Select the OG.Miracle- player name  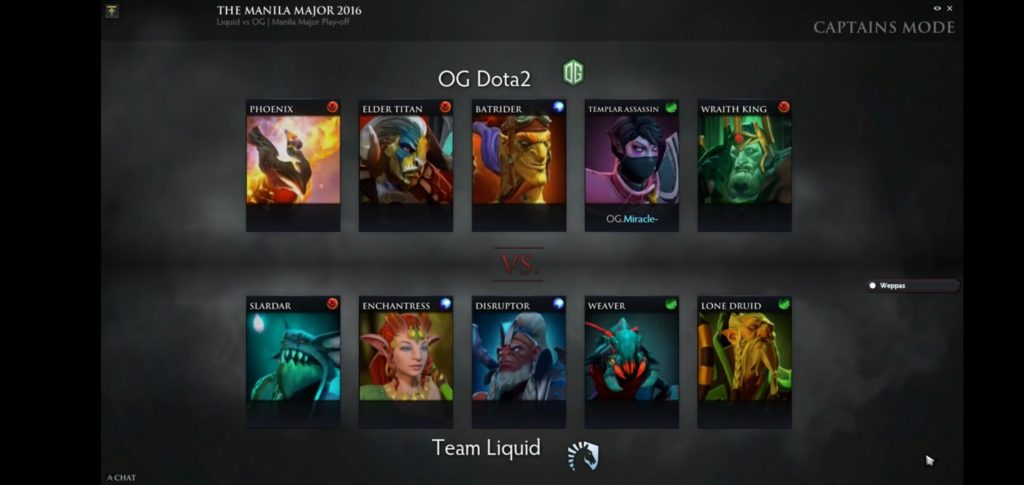(x=632, y=219)
